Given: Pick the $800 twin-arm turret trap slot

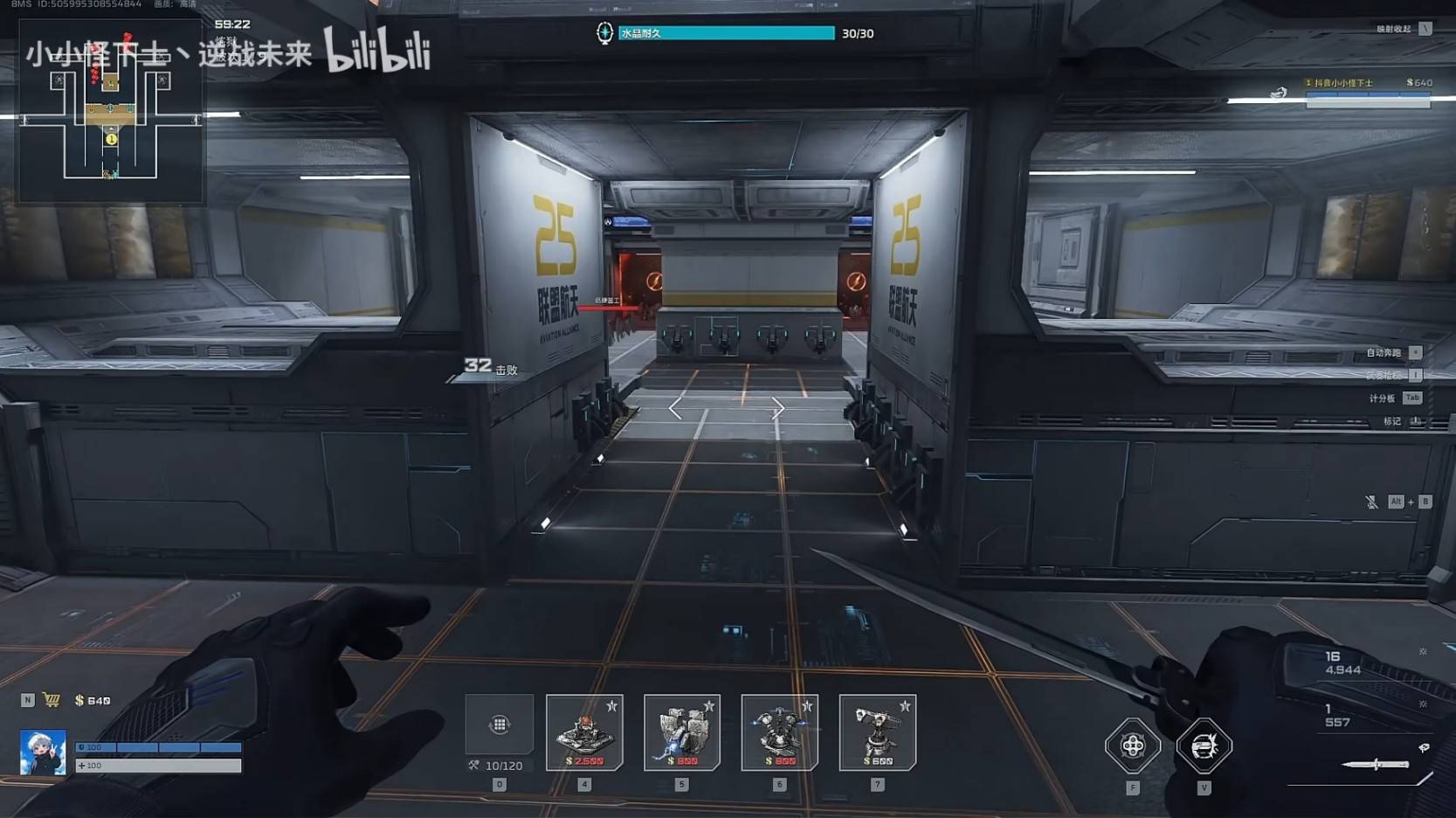Looking at the screenshot, I should point(779,732).
